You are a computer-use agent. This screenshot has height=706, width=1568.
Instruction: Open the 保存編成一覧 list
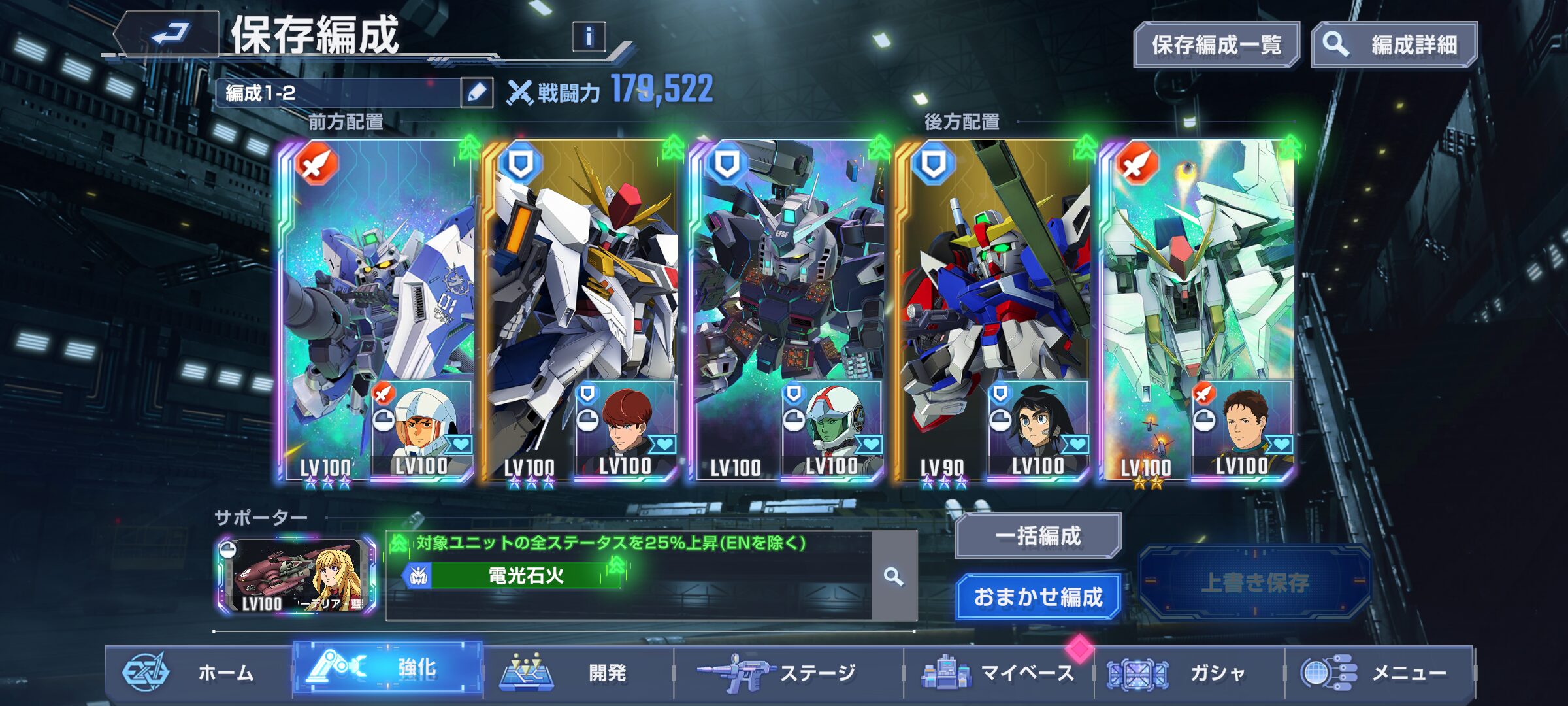point(1216,45)
